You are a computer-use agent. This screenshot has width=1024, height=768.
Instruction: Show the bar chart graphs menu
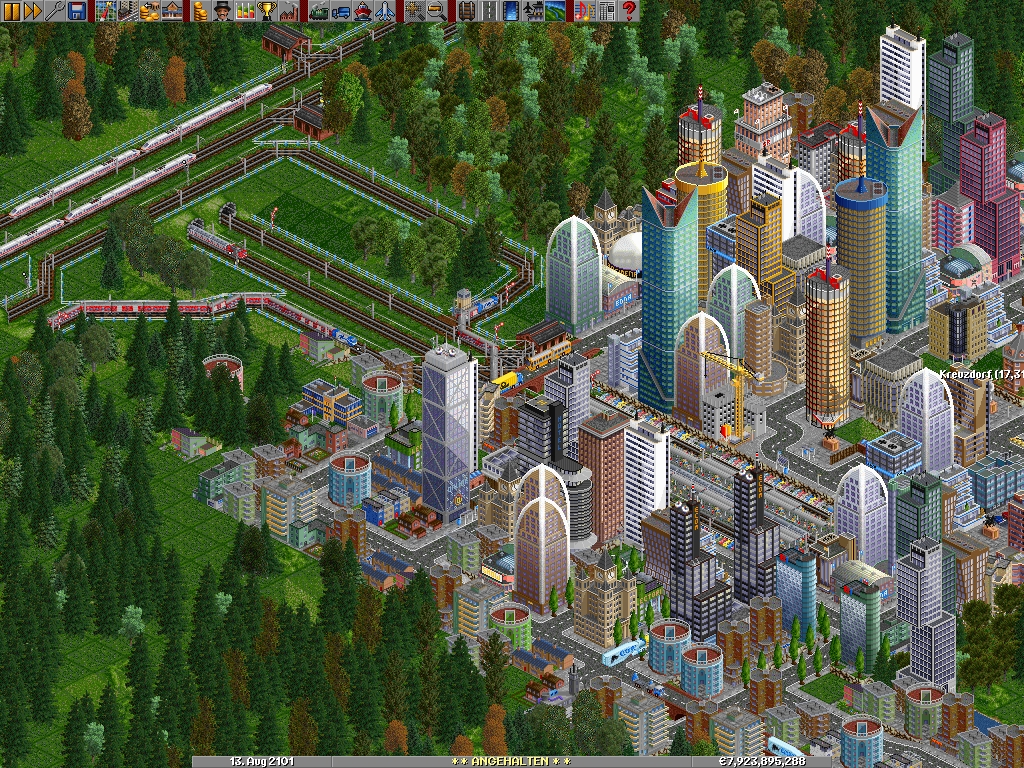coord(244,11)
